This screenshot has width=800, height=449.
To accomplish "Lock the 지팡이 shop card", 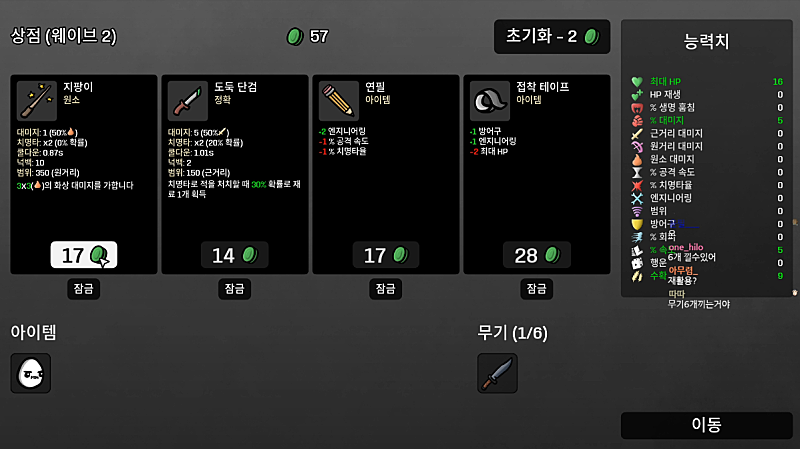I will (84, 288).
